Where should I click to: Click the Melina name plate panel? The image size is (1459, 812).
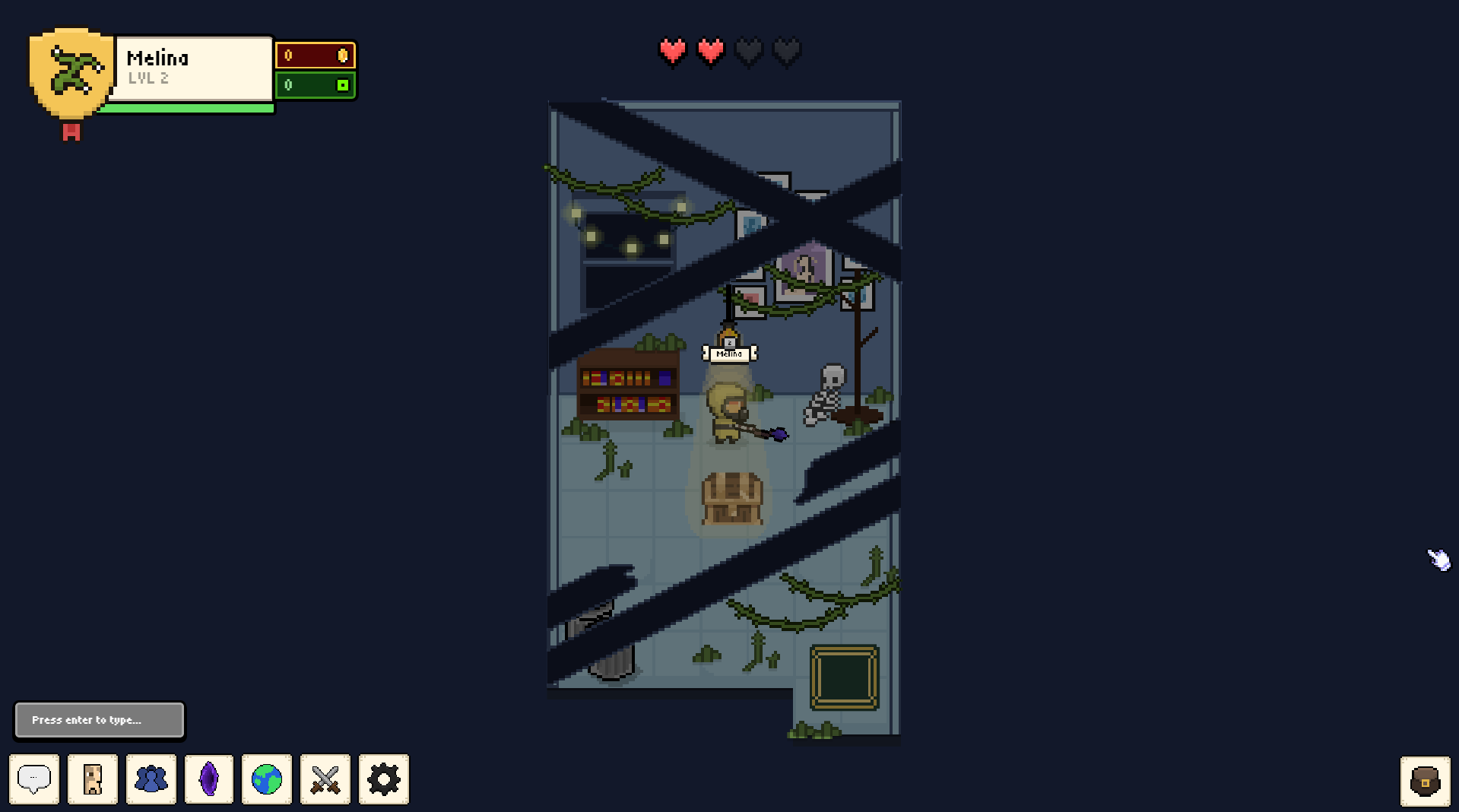194,68
